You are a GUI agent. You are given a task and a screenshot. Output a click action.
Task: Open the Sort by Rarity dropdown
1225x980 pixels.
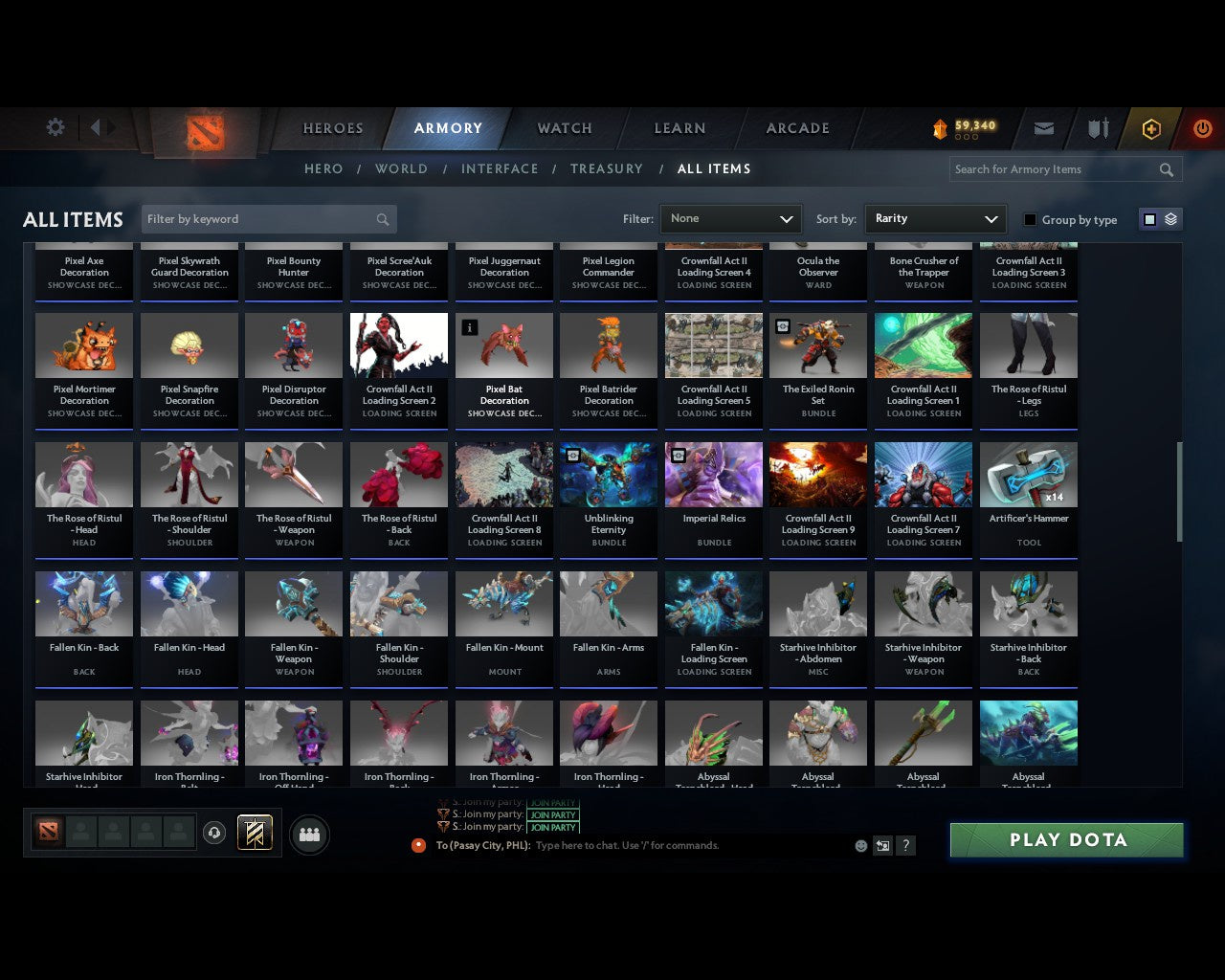[x=935, y=218]
